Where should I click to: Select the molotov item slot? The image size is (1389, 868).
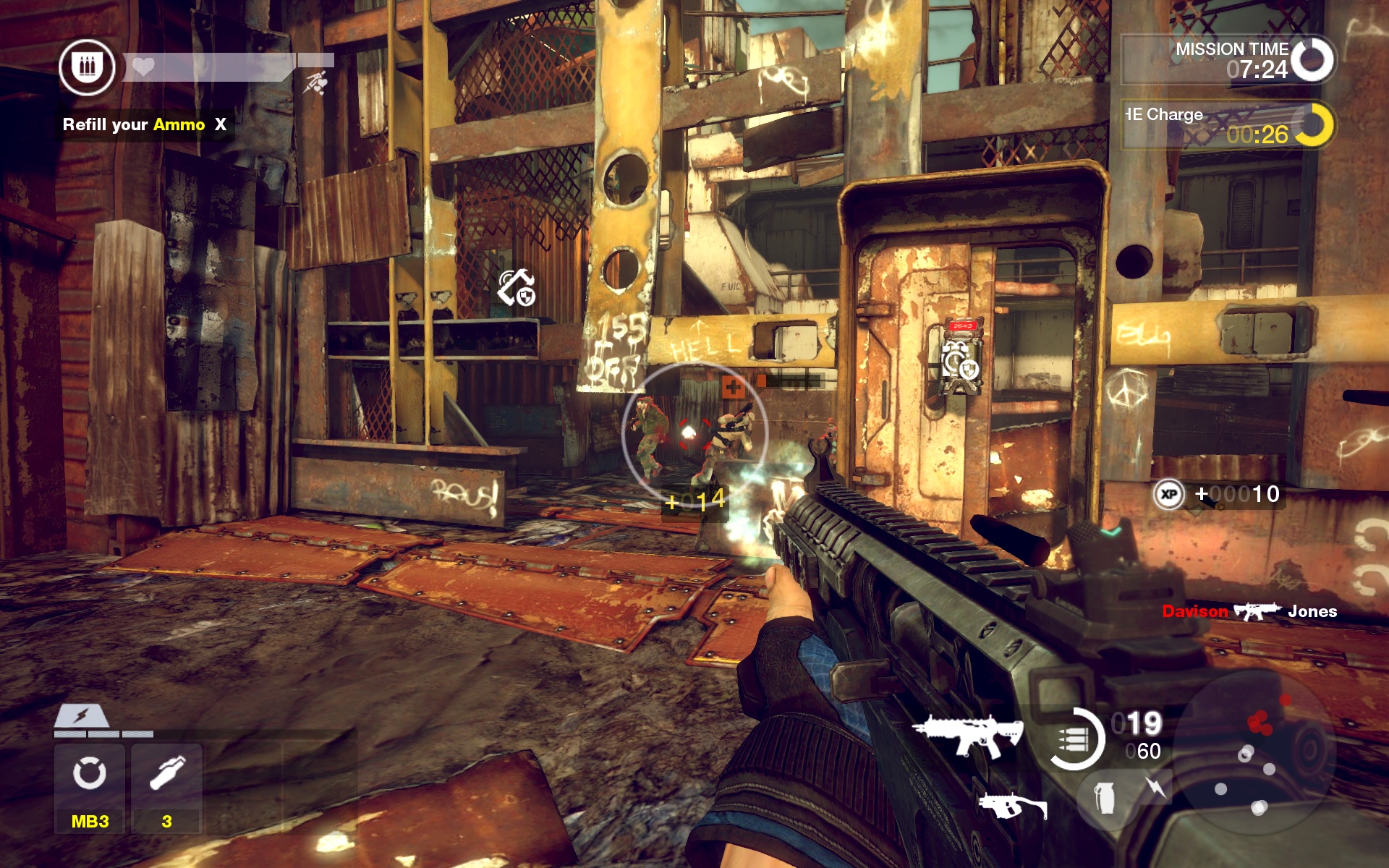(167, 787)
